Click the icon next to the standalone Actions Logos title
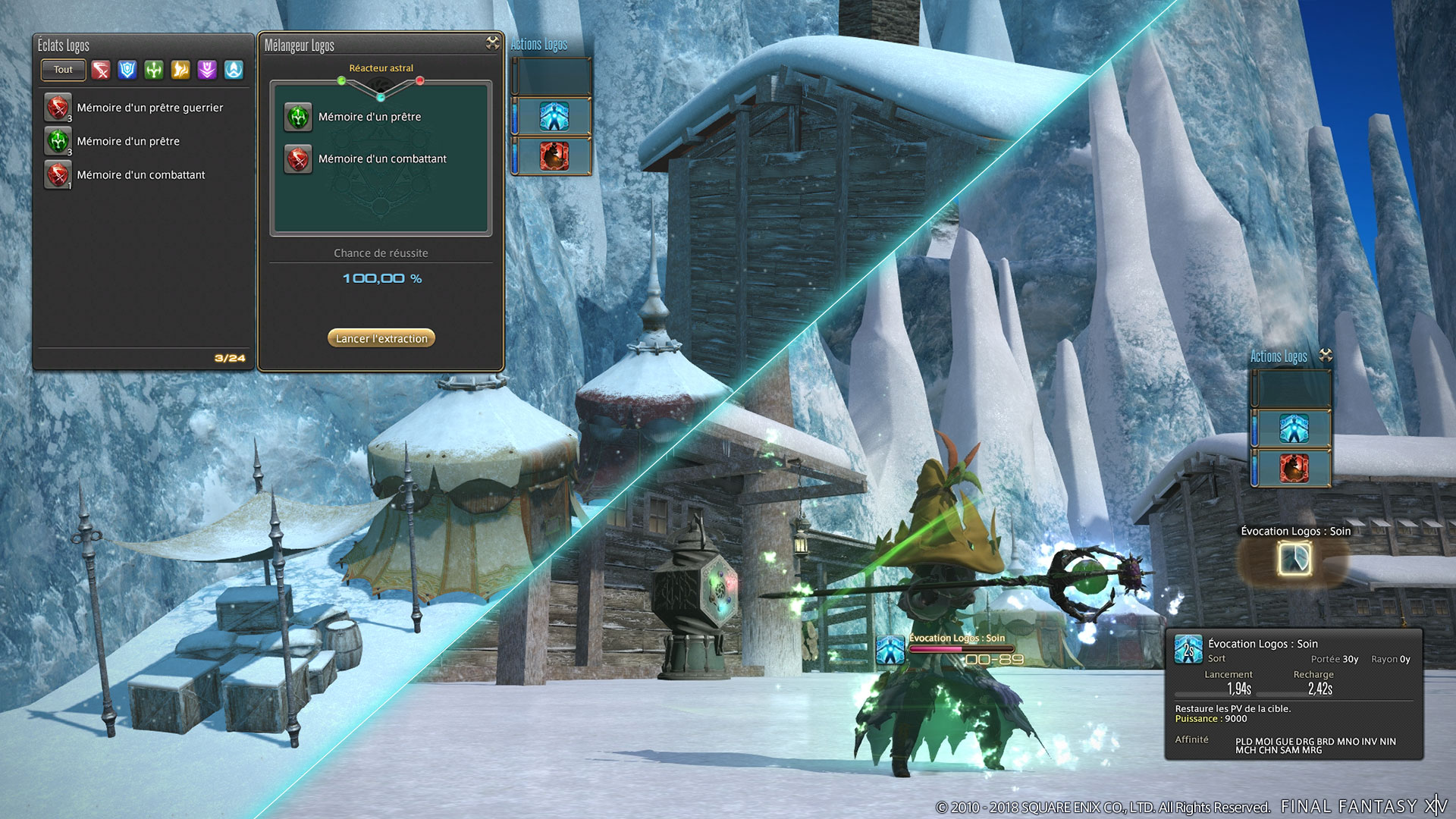Screen dimensions: 1456x819 (x=1326, y=355)
